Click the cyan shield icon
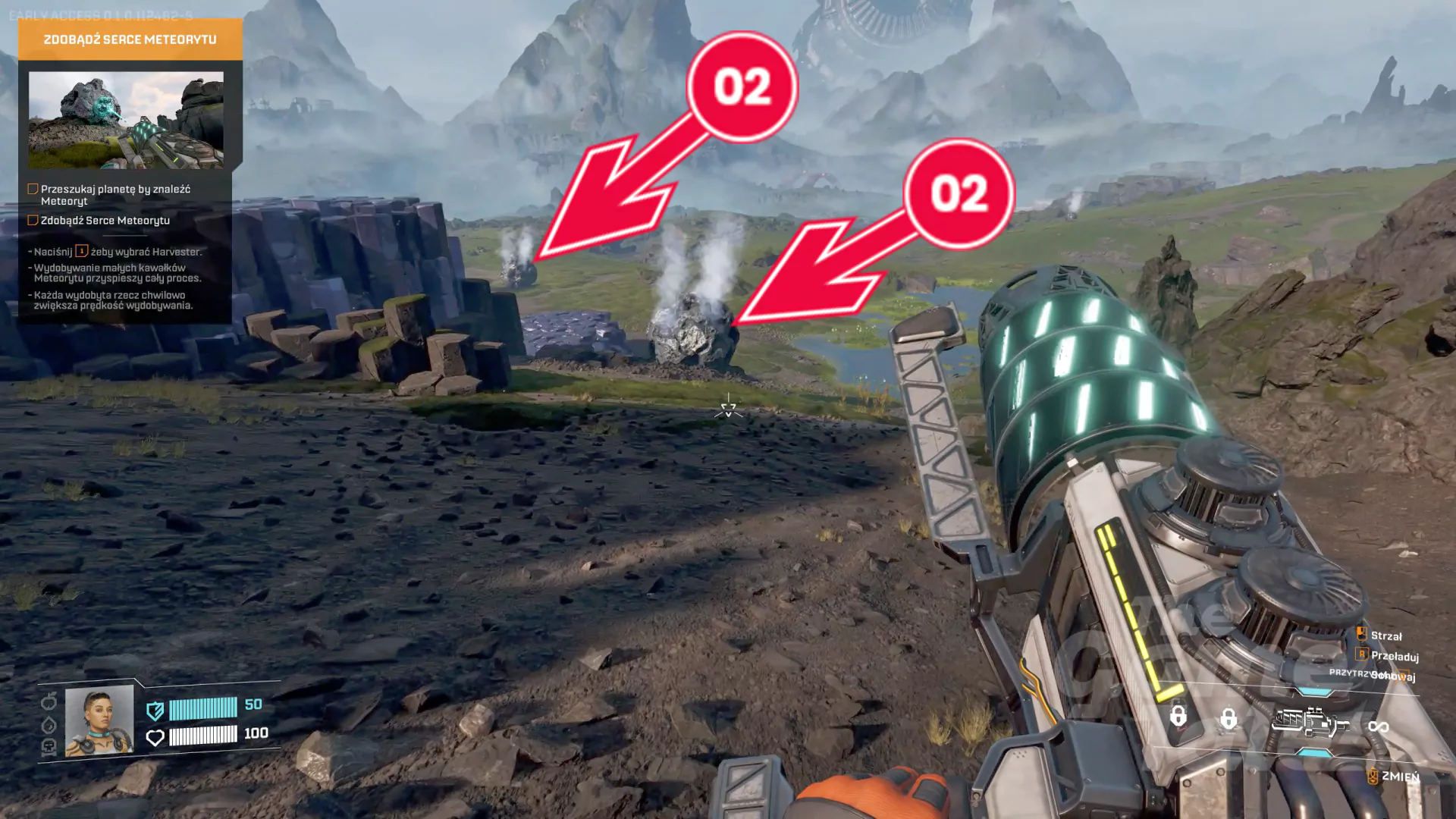Image resolution: width=1456 pixels, height=819 pixels. pos(155,711)
